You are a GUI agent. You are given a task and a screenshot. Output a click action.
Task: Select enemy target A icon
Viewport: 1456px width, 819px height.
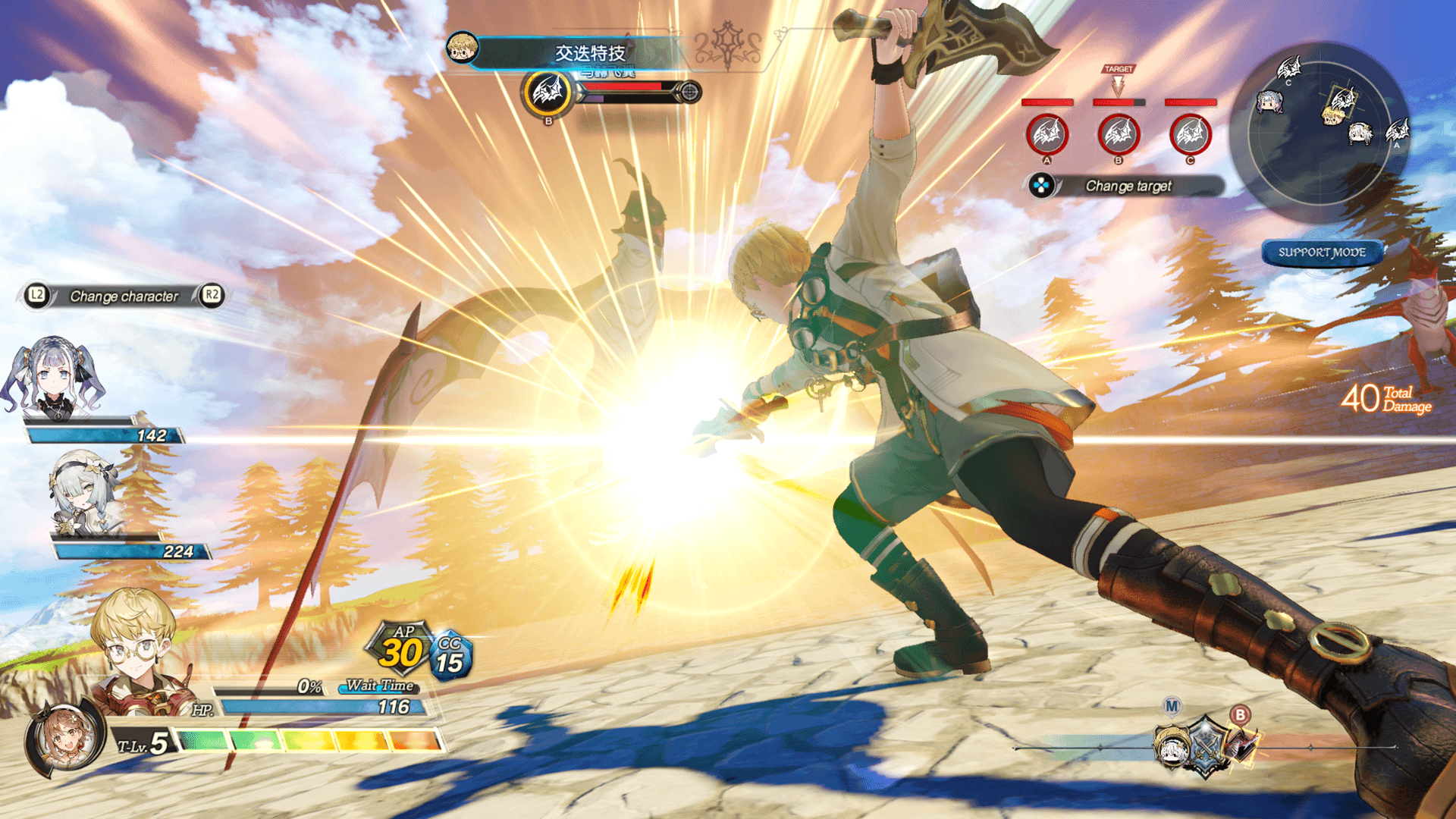[1047, 135]
